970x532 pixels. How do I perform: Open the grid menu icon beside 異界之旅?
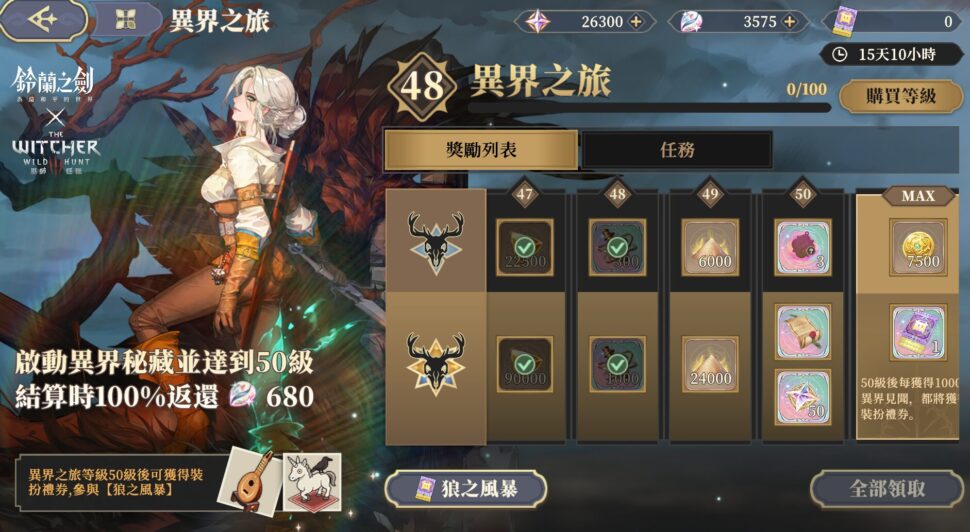pos(126,20)
